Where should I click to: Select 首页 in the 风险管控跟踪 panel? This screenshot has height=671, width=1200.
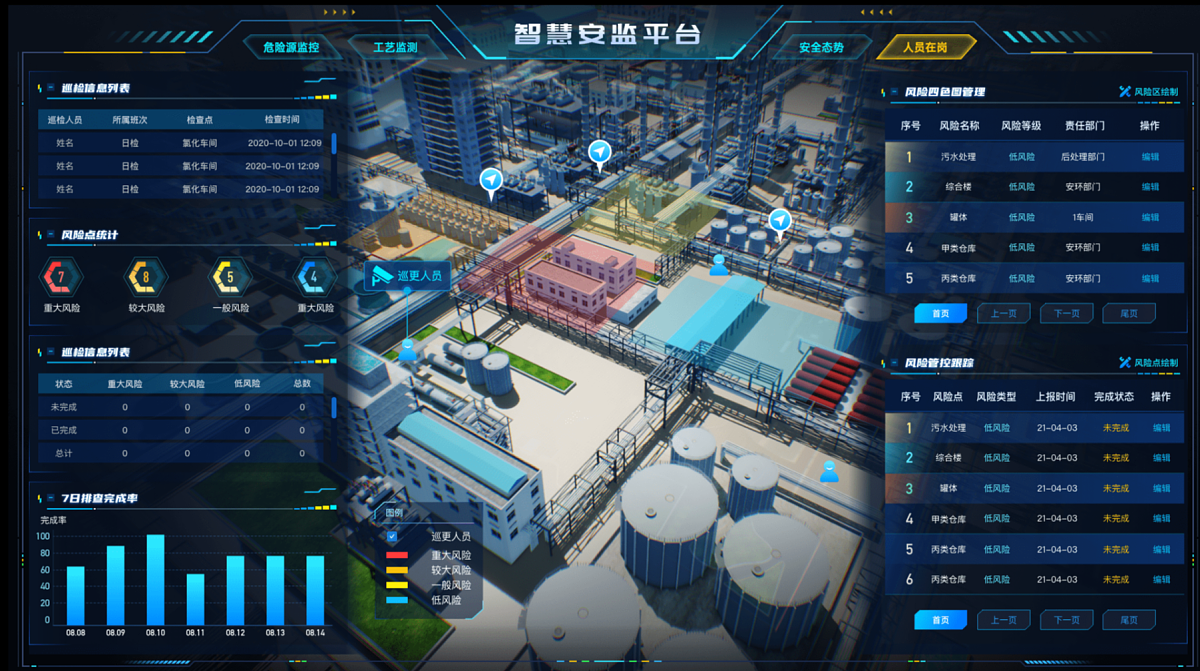click(x=940, y=620)
